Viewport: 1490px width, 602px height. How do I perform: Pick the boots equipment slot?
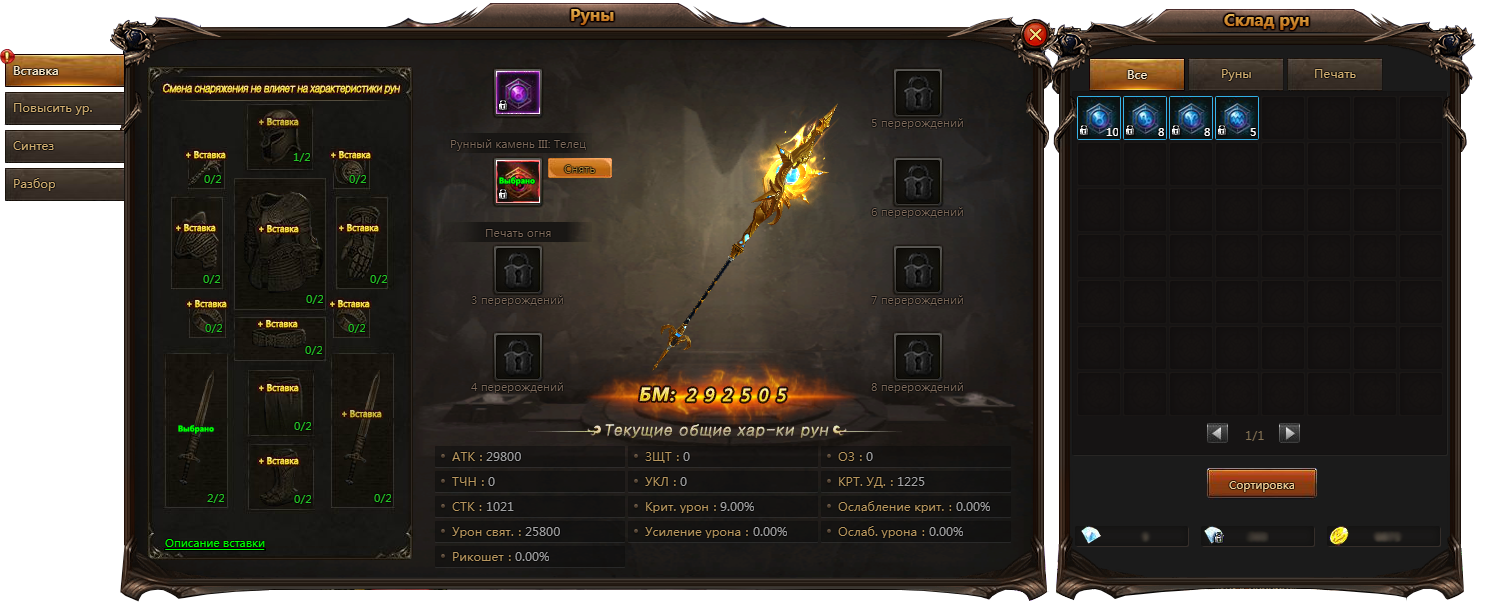[280, 476]
